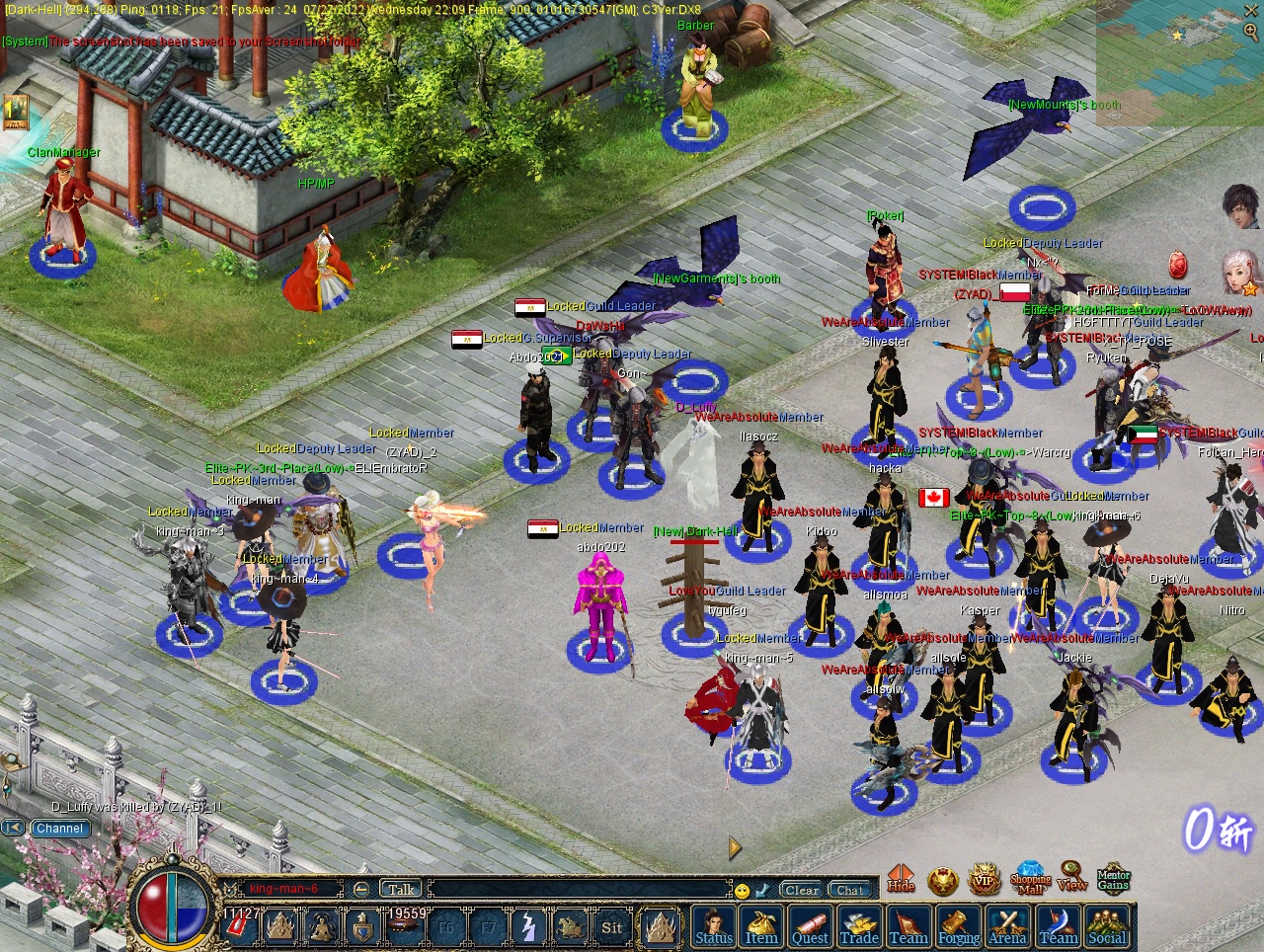Clear the chat log

pyautogui.click(x=801, y=890)
